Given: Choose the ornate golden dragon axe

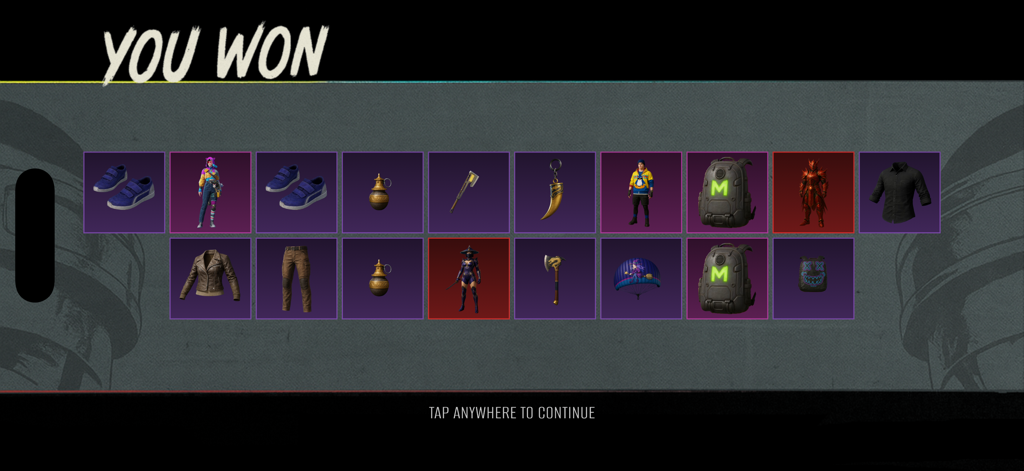Looking at the screenshot, I should 555,279.
